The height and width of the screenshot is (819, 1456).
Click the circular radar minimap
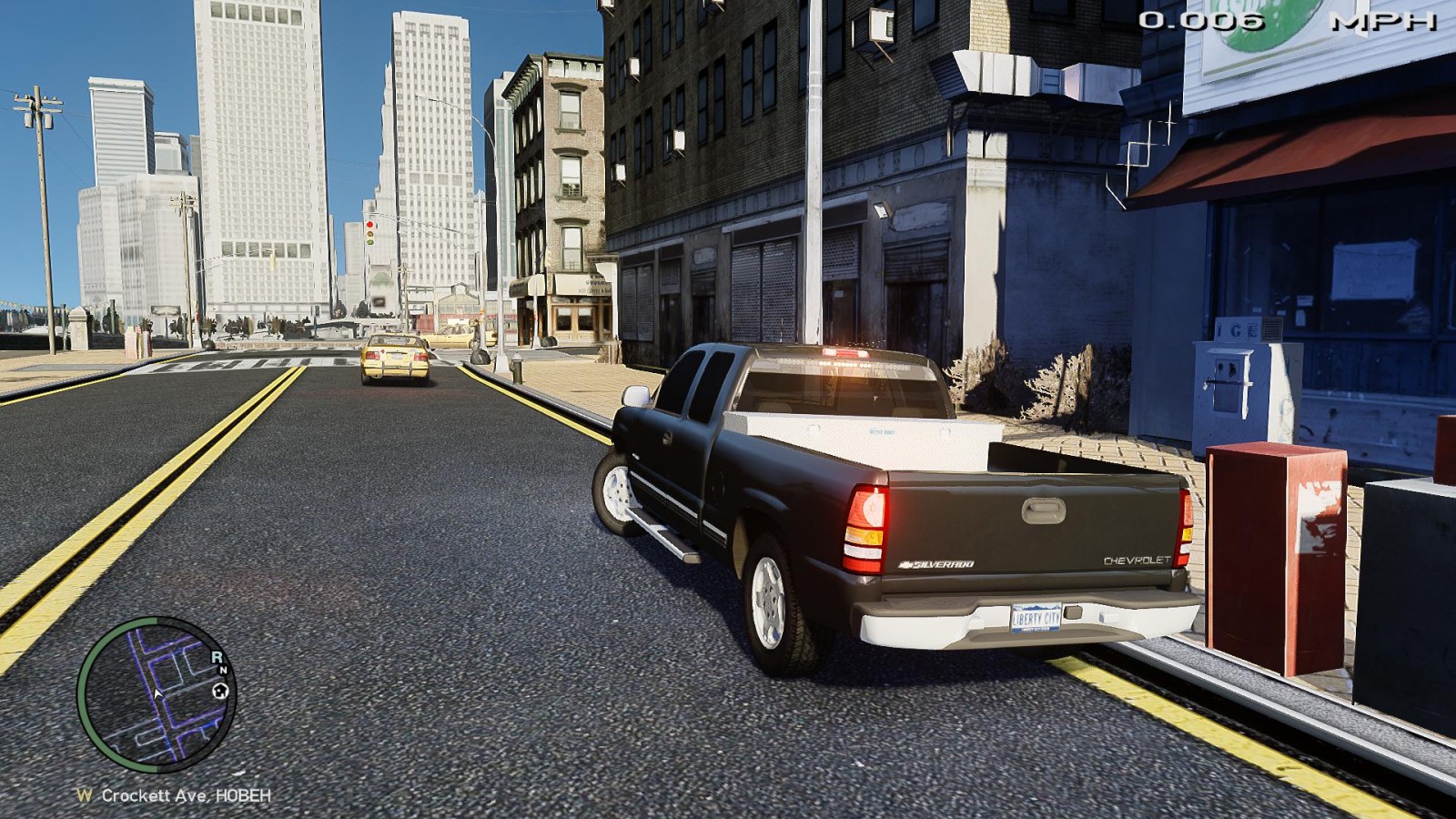pos(157,693)
